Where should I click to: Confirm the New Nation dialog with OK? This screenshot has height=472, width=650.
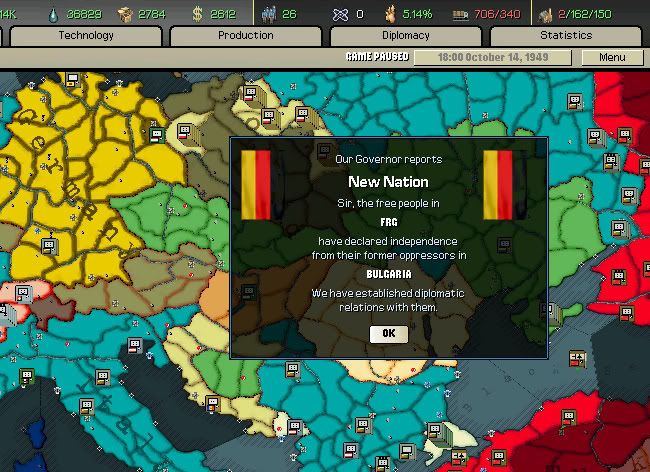(389, 334)
